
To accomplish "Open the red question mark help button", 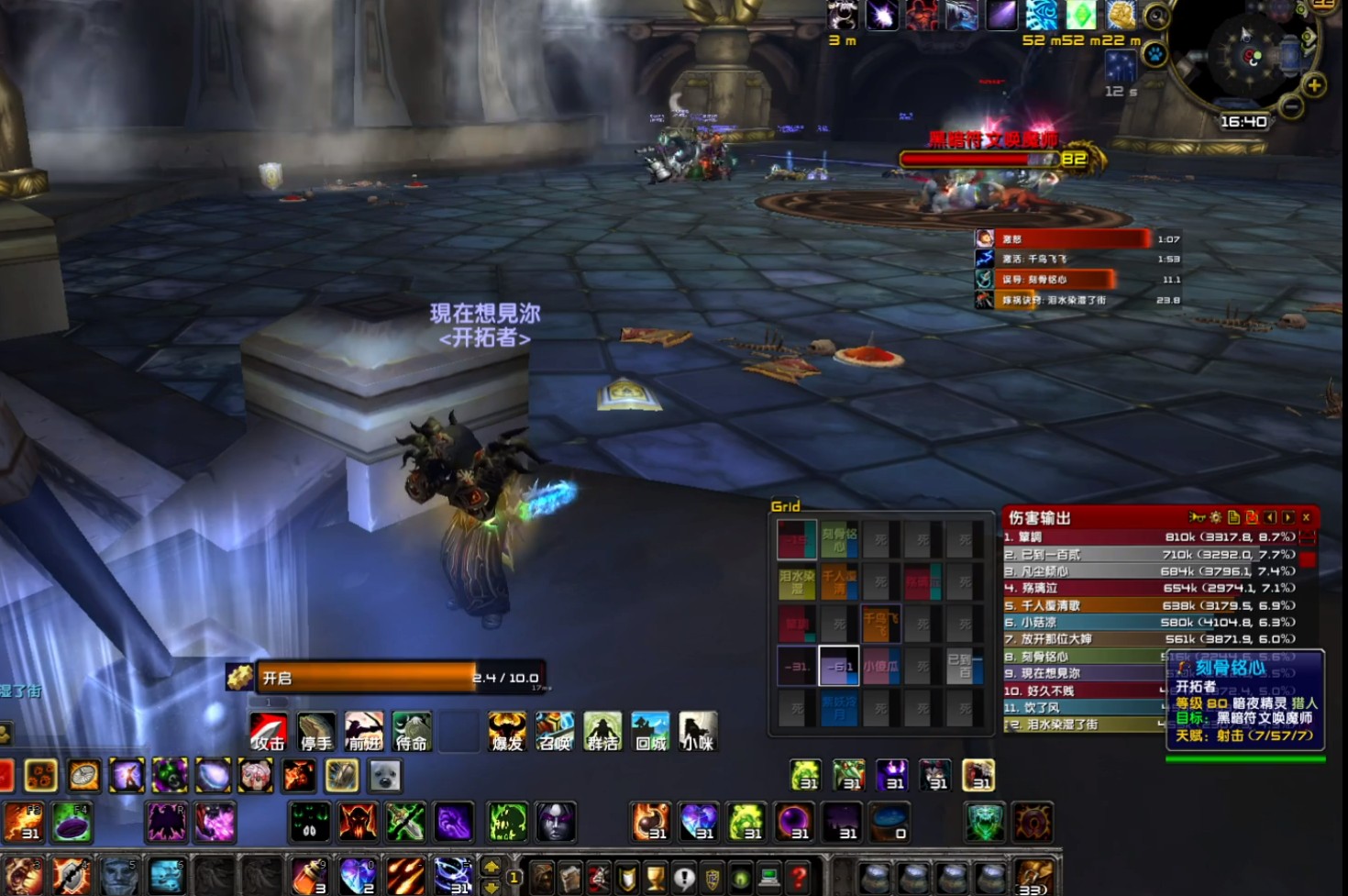I will point(798,878).
